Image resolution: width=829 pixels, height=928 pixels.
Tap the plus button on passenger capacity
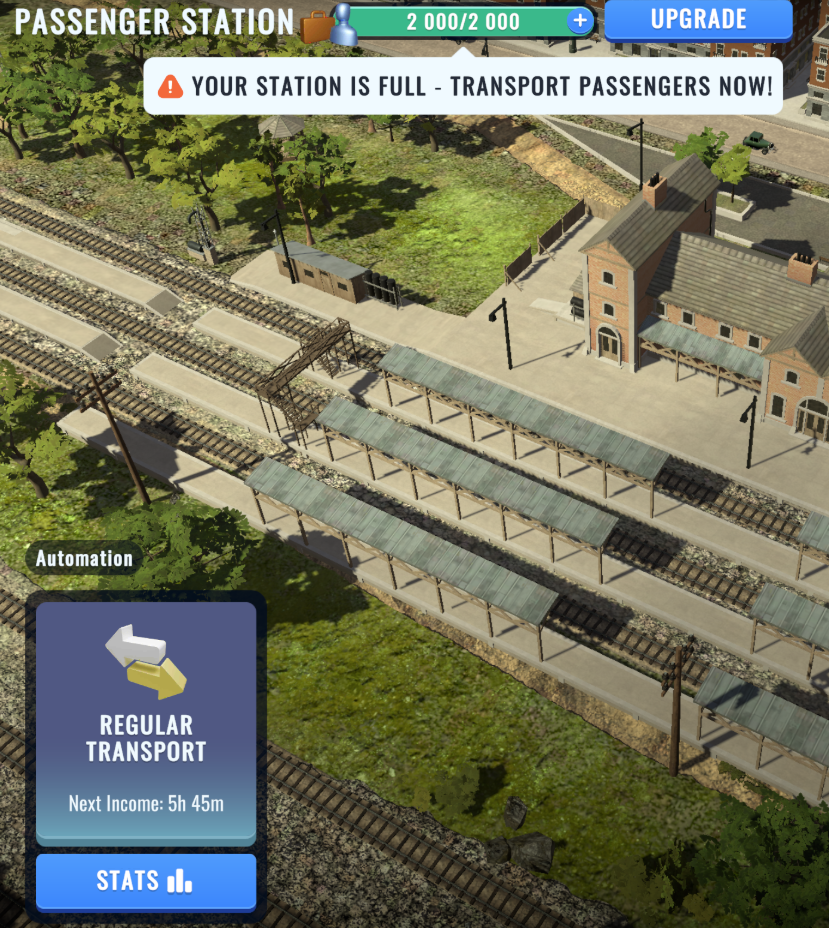(579, 20)
